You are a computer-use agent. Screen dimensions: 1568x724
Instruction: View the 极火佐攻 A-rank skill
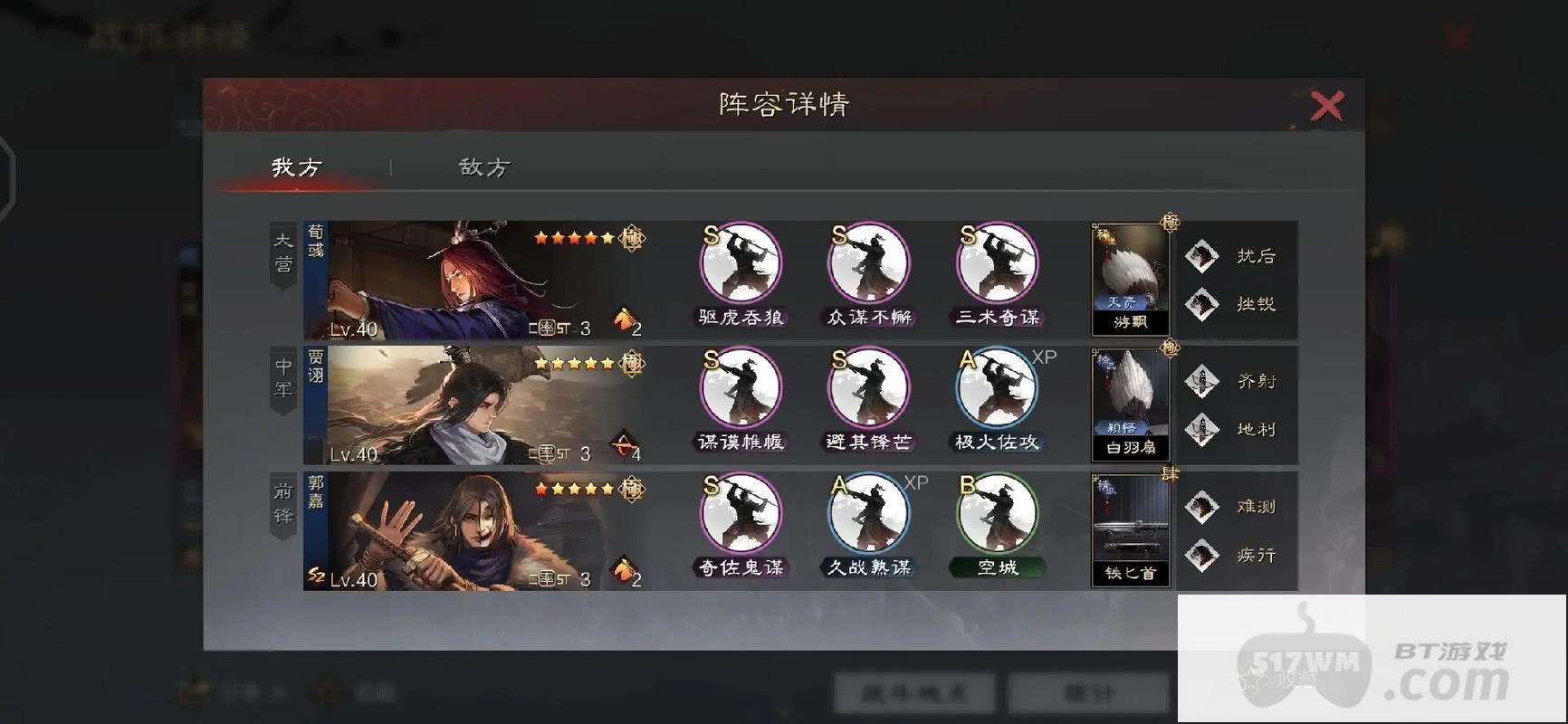[996, 389]
